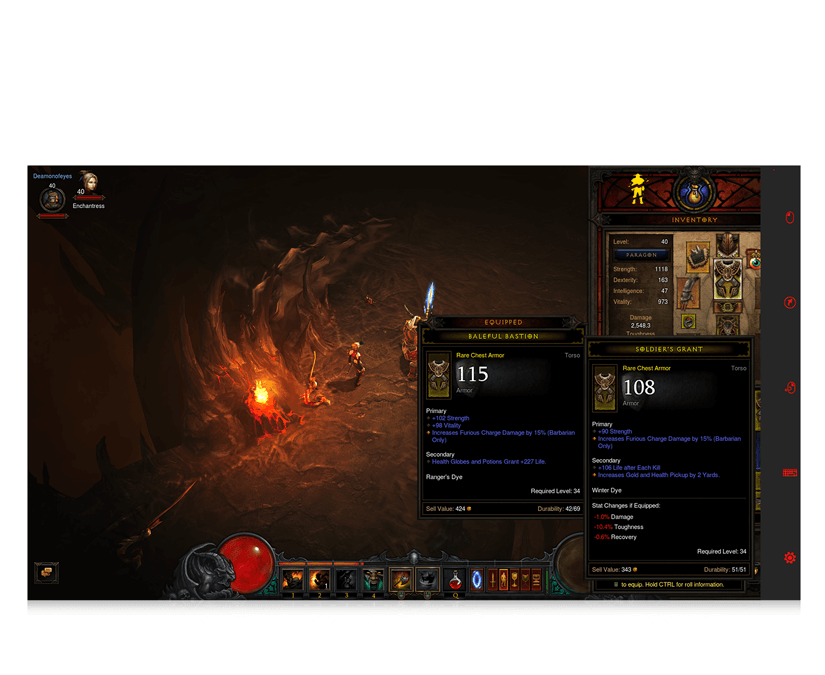Select the equipped gloves slot
Viewport: 825px width, 675px height.
coord(690,292)
